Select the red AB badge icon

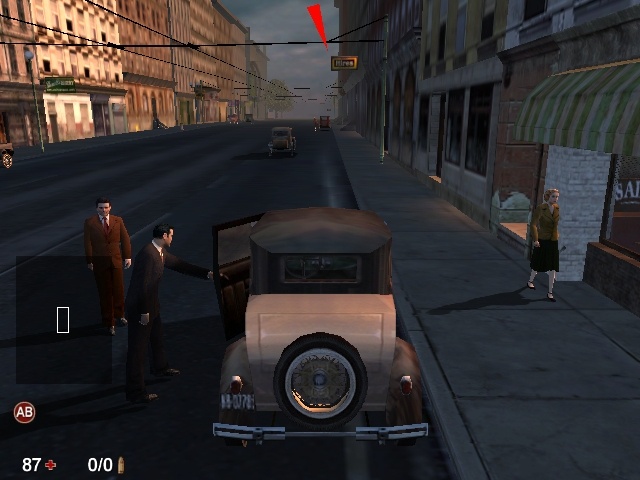tap(24, 411)
